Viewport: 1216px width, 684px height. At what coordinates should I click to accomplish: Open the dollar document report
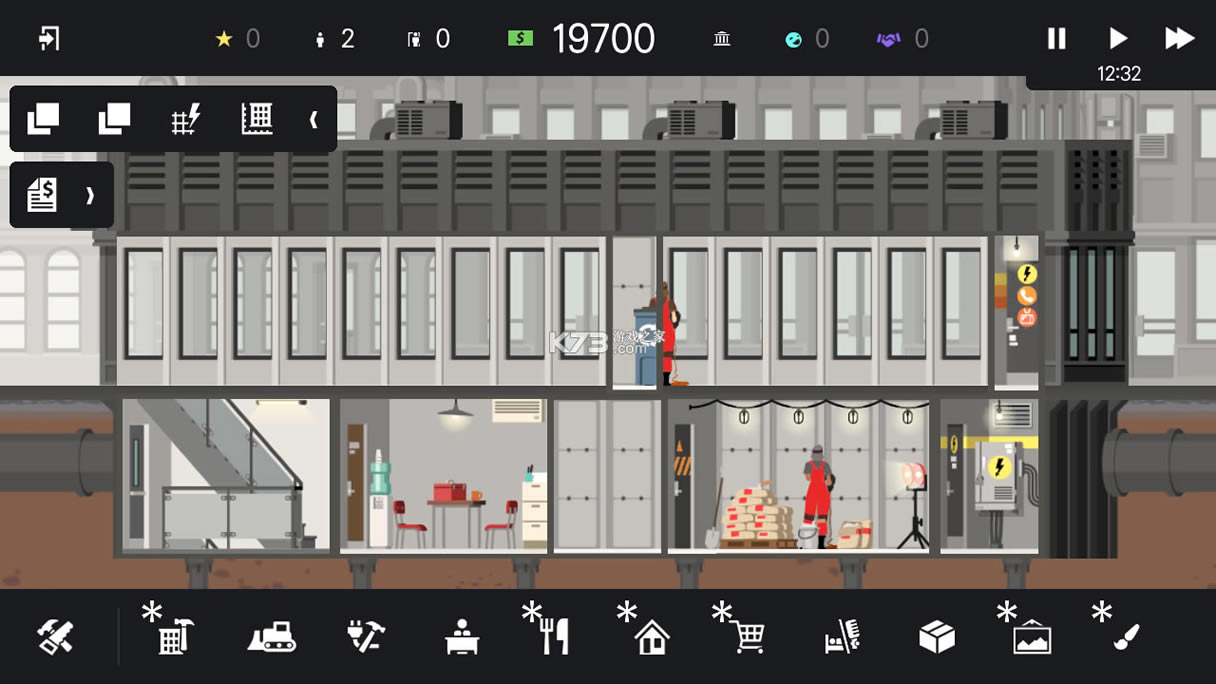[42, 195]
